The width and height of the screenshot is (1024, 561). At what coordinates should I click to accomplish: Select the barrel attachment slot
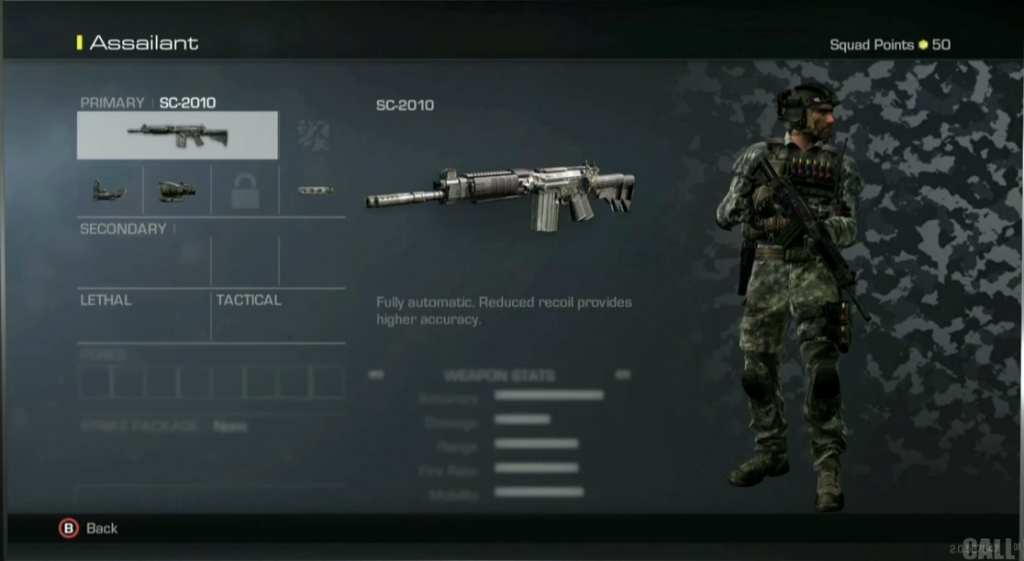(x=313, y=190)
